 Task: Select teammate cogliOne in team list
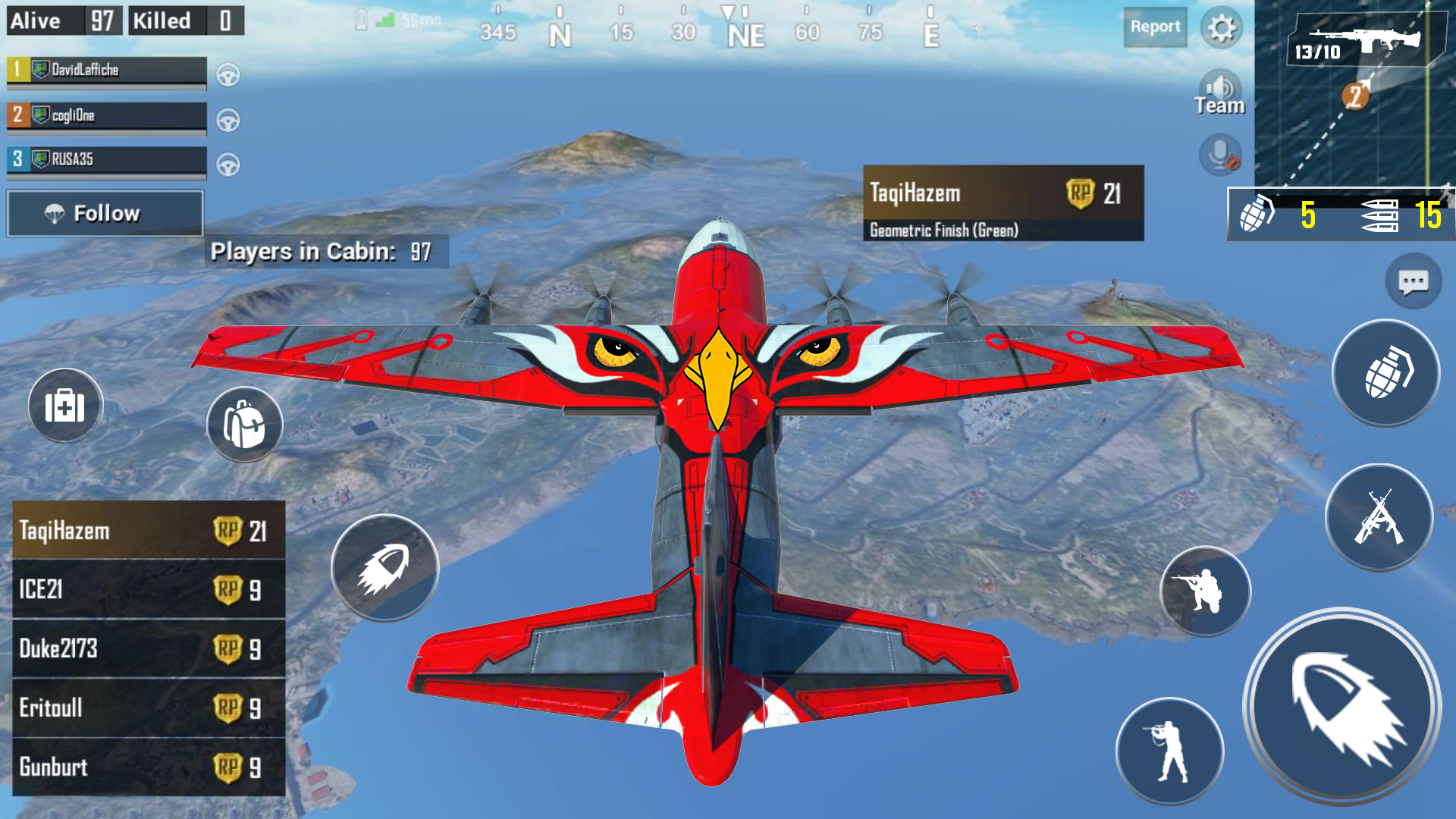click(x=106, y=116)
